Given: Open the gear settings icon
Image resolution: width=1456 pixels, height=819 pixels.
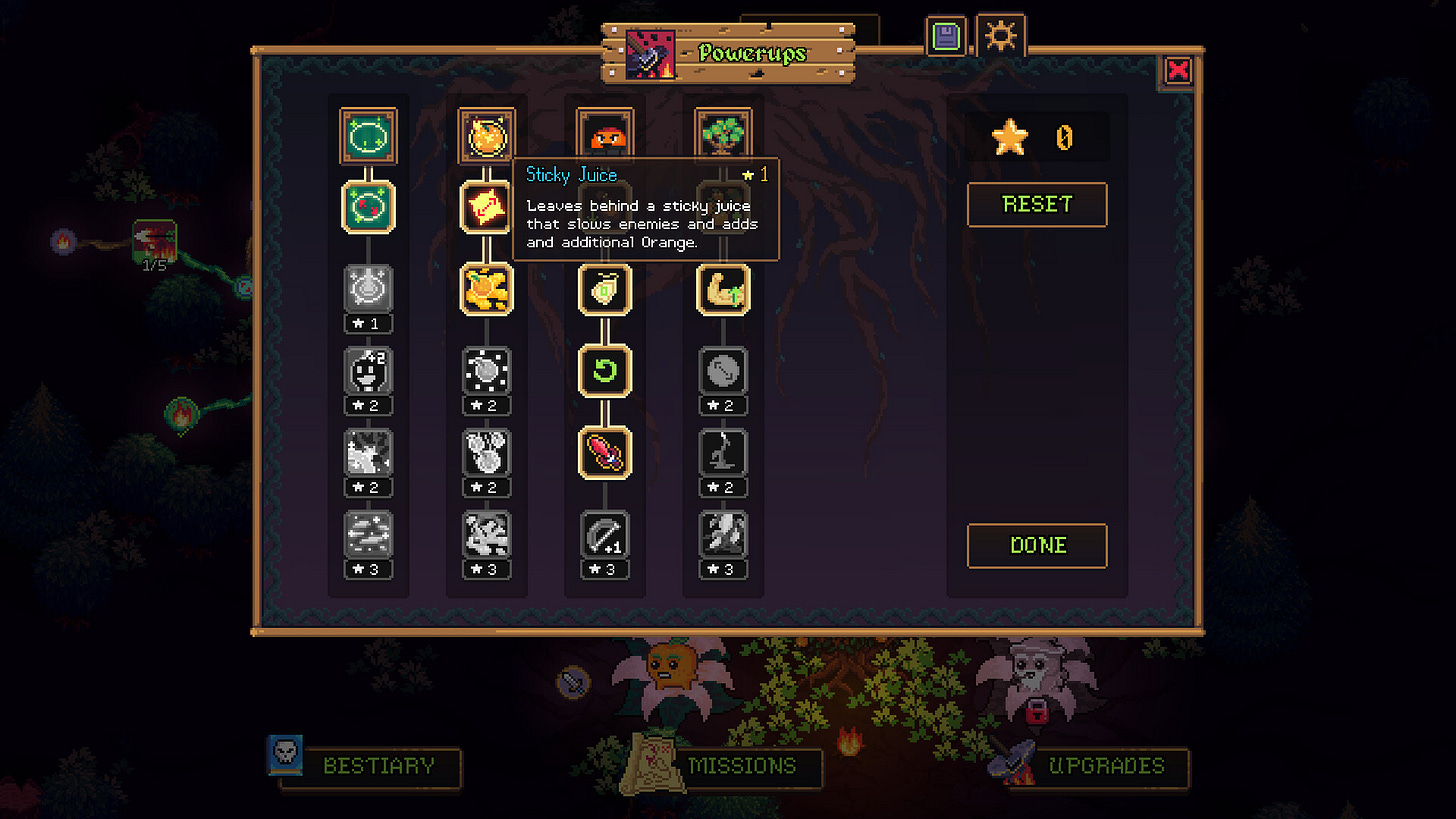Looking at the screenshot, I should [1000, 37].
